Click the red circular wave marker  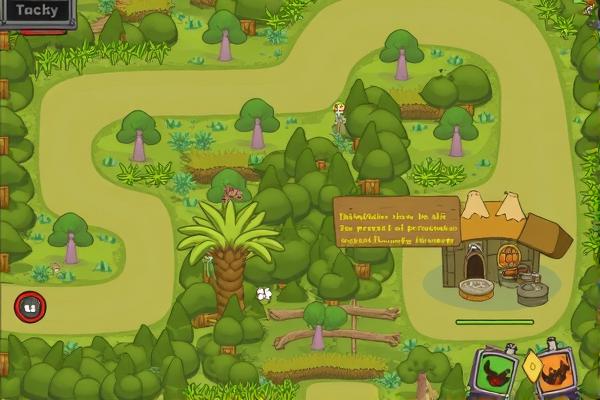(x=30, y=307)
